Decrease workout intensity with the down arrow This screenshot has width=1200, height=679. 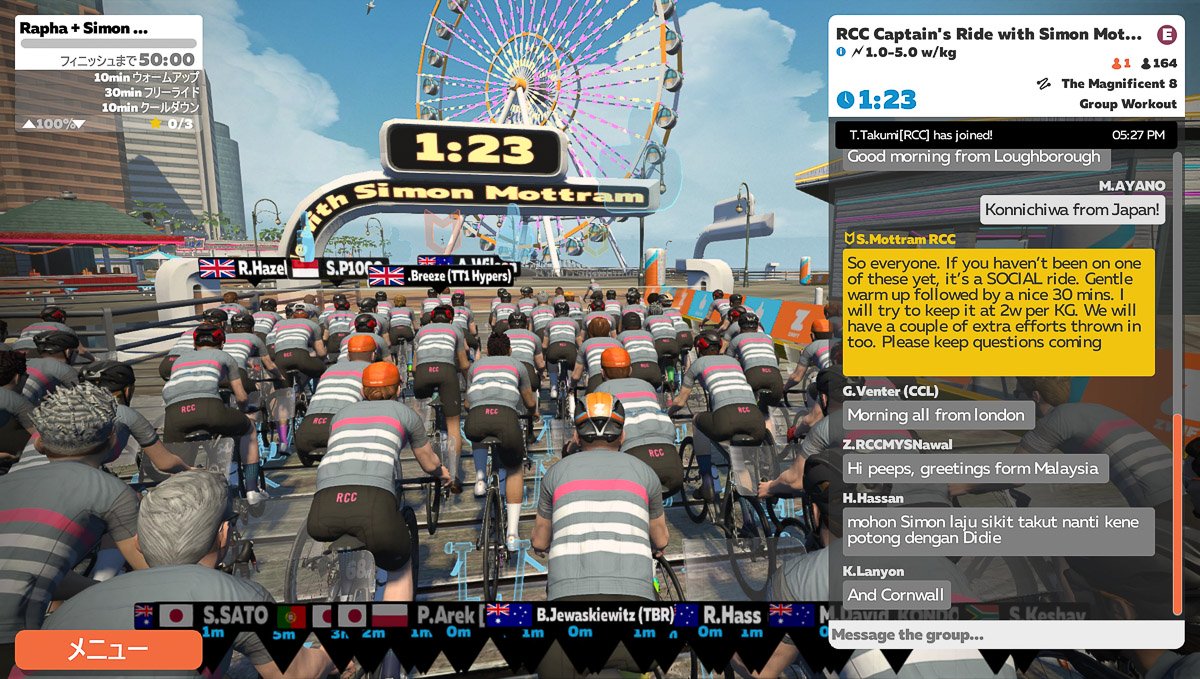[79, 124]
